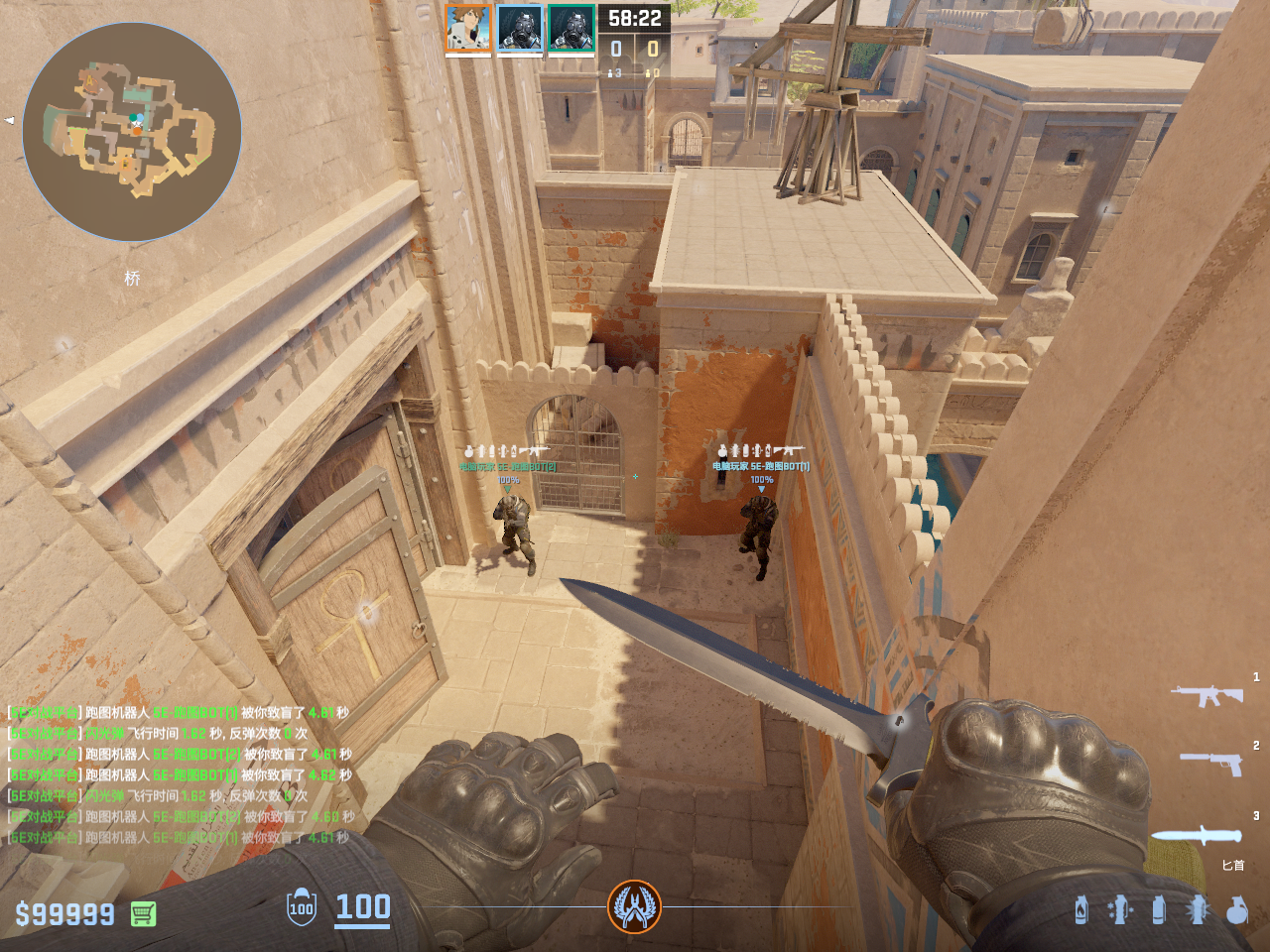Select the HE grenade icon
Image resolution: width=1270 pixels, height=952 pixels.
[x=1236, y=909]
